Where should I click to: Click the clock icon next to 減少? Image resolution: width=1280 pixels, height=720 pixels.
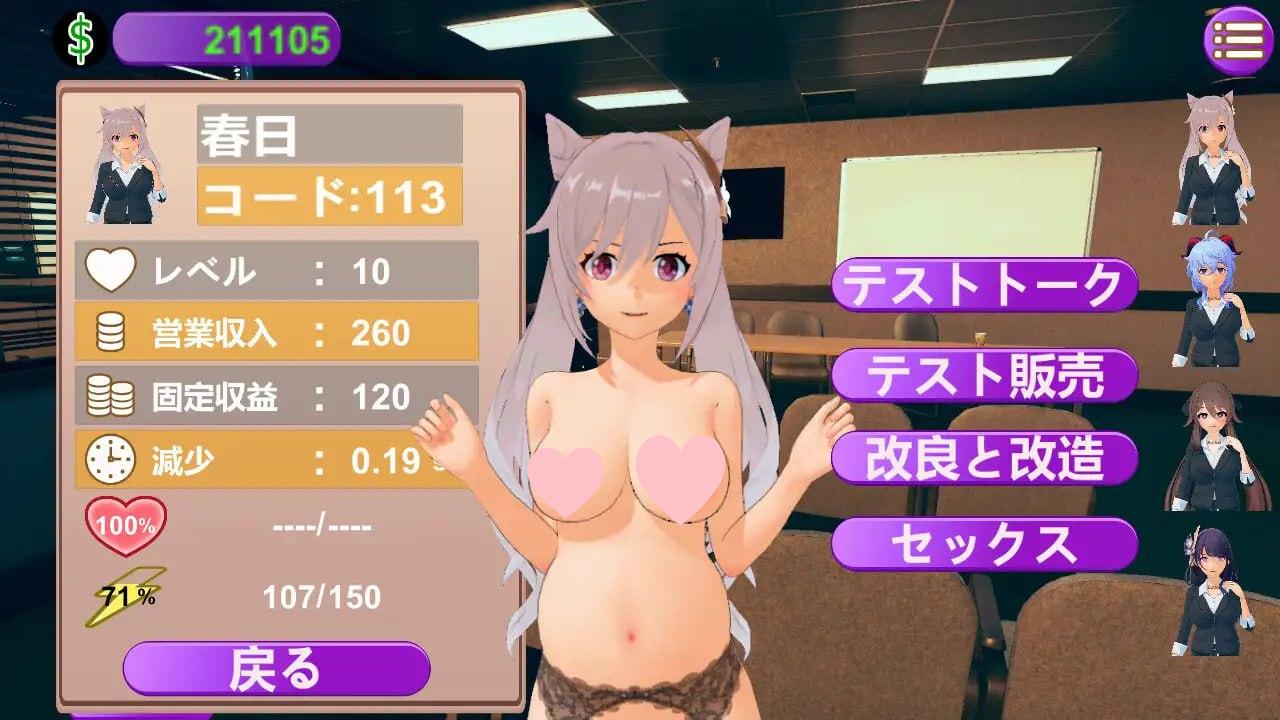click(x=110, y=460)
